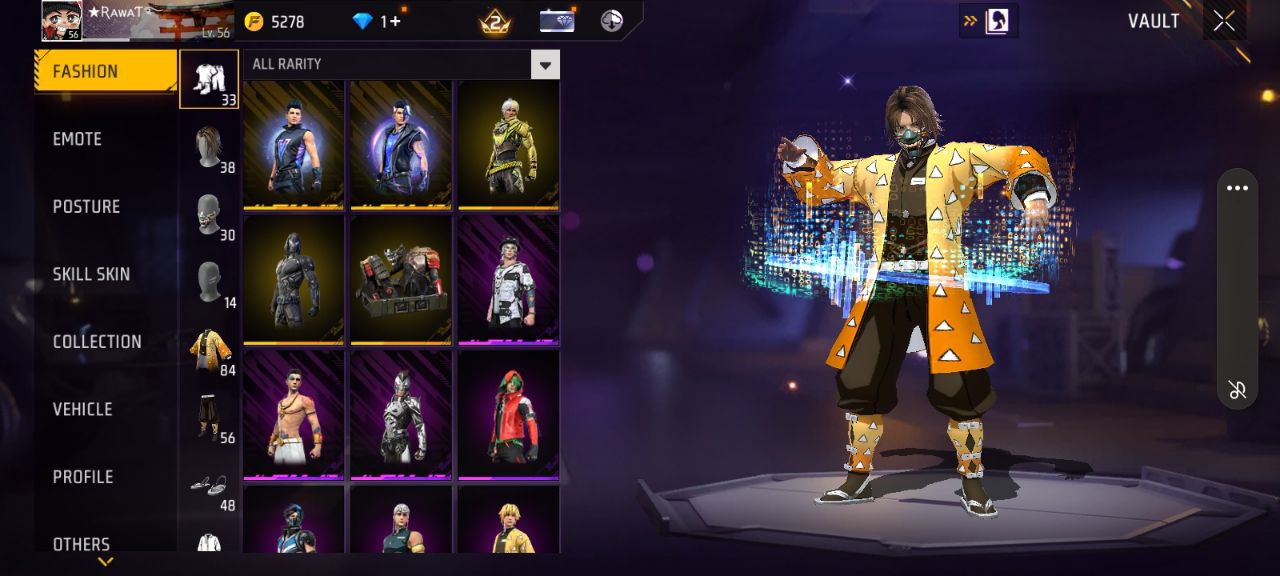Click the gold coins balance icon

click(x=254, y=21)
